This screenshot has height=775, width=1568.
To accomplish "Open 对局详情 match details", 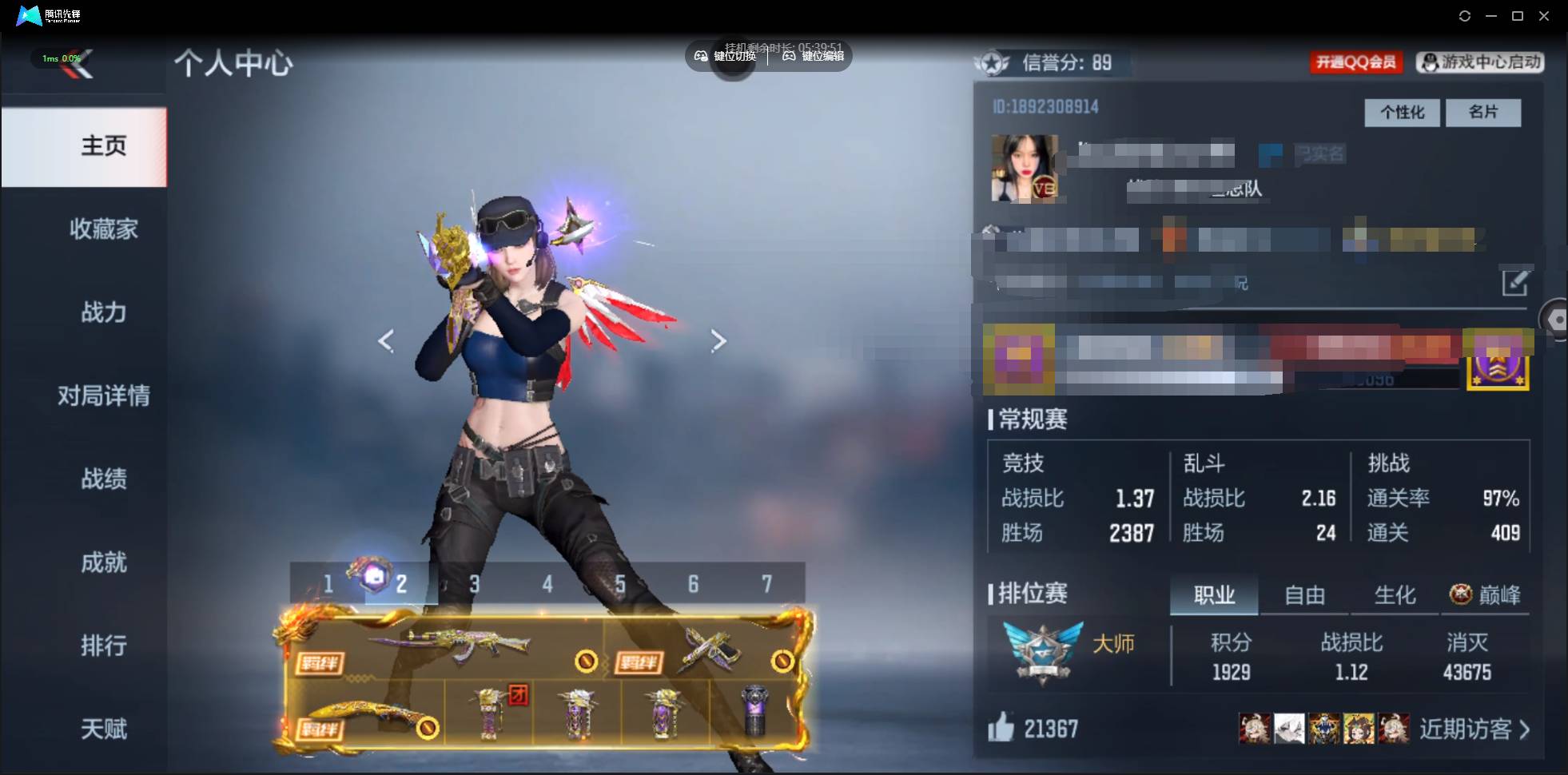I will pos(103,395).
